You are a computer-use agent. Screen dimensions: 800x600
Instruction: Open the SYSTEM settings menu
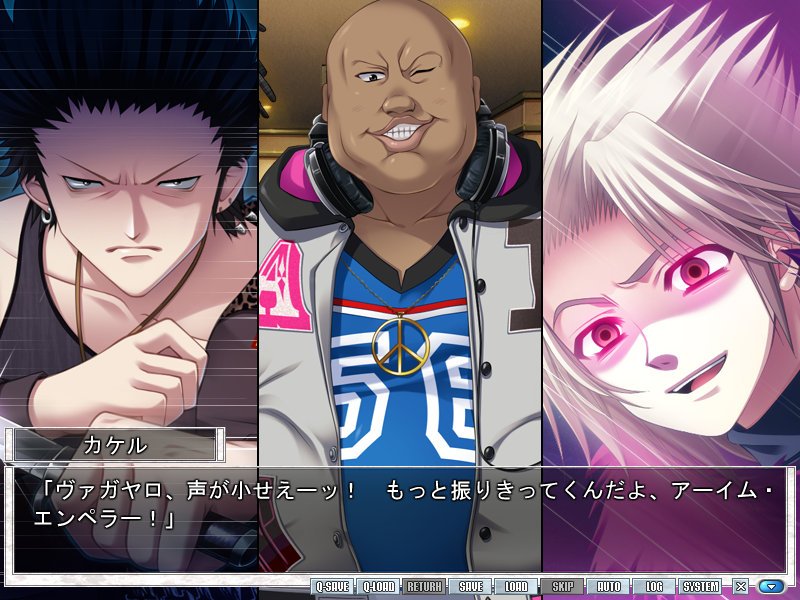pos(700,587)
